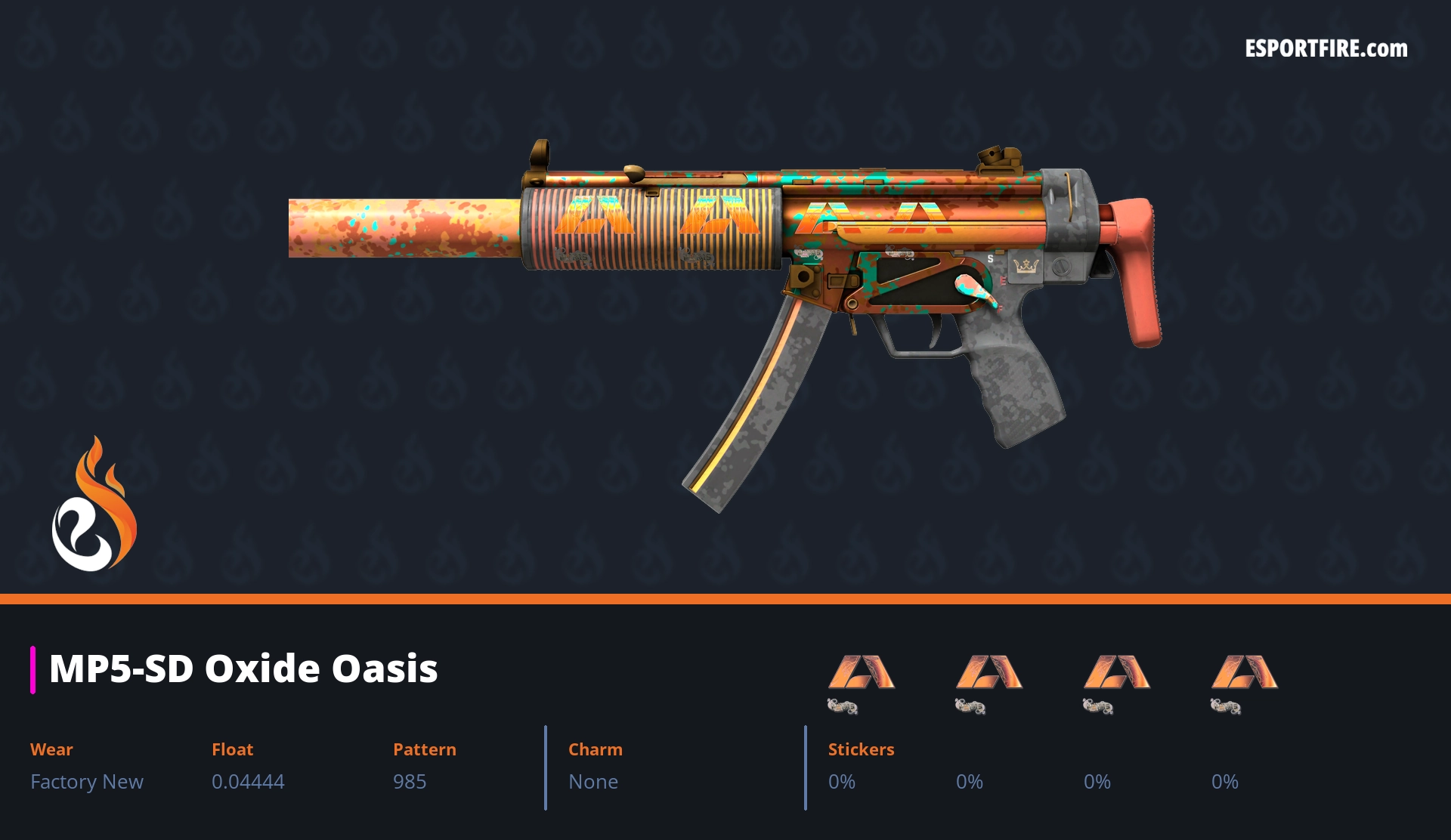
Task: Open the ESPORTFIRE.com site link
Action: 1326,49
